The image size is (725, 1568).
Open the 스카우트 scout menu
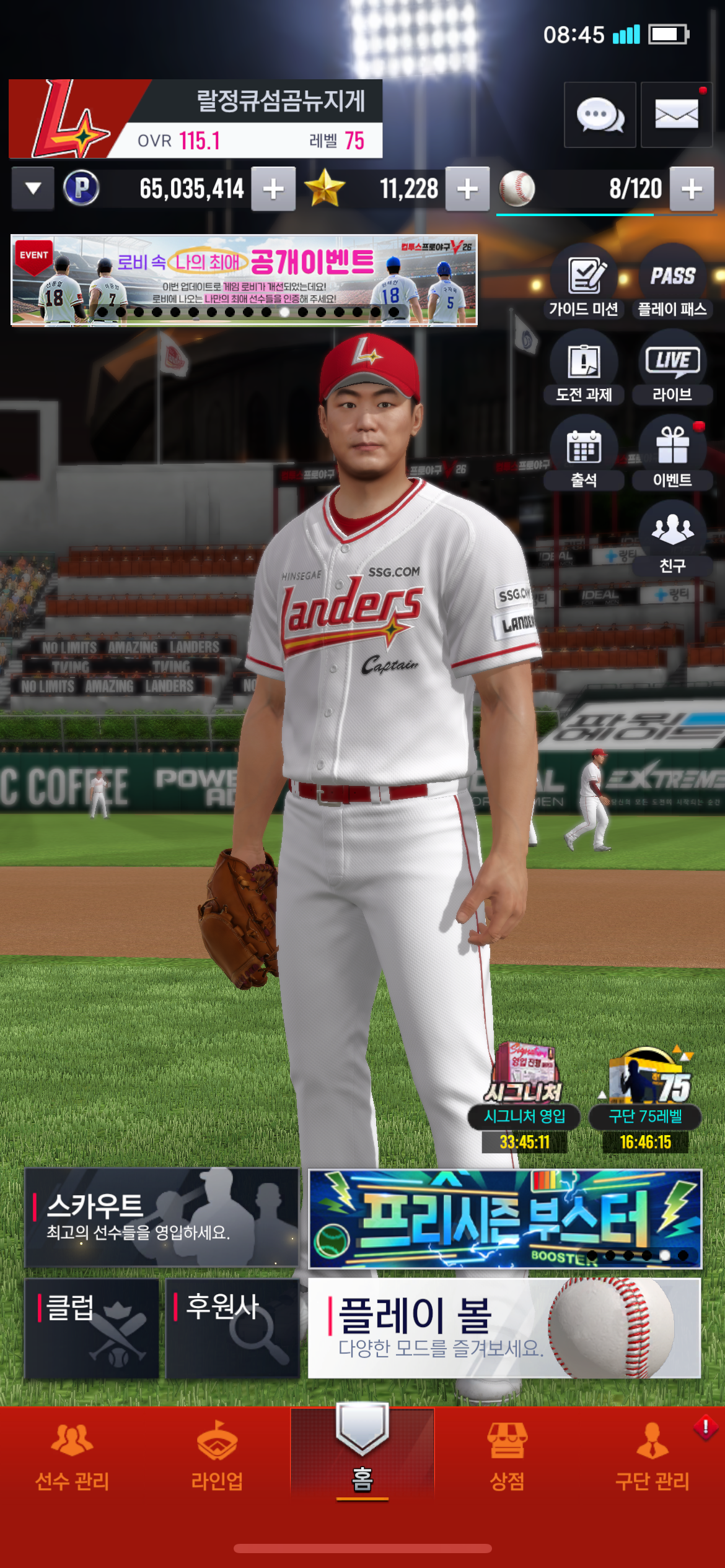tap(162, 1217)
